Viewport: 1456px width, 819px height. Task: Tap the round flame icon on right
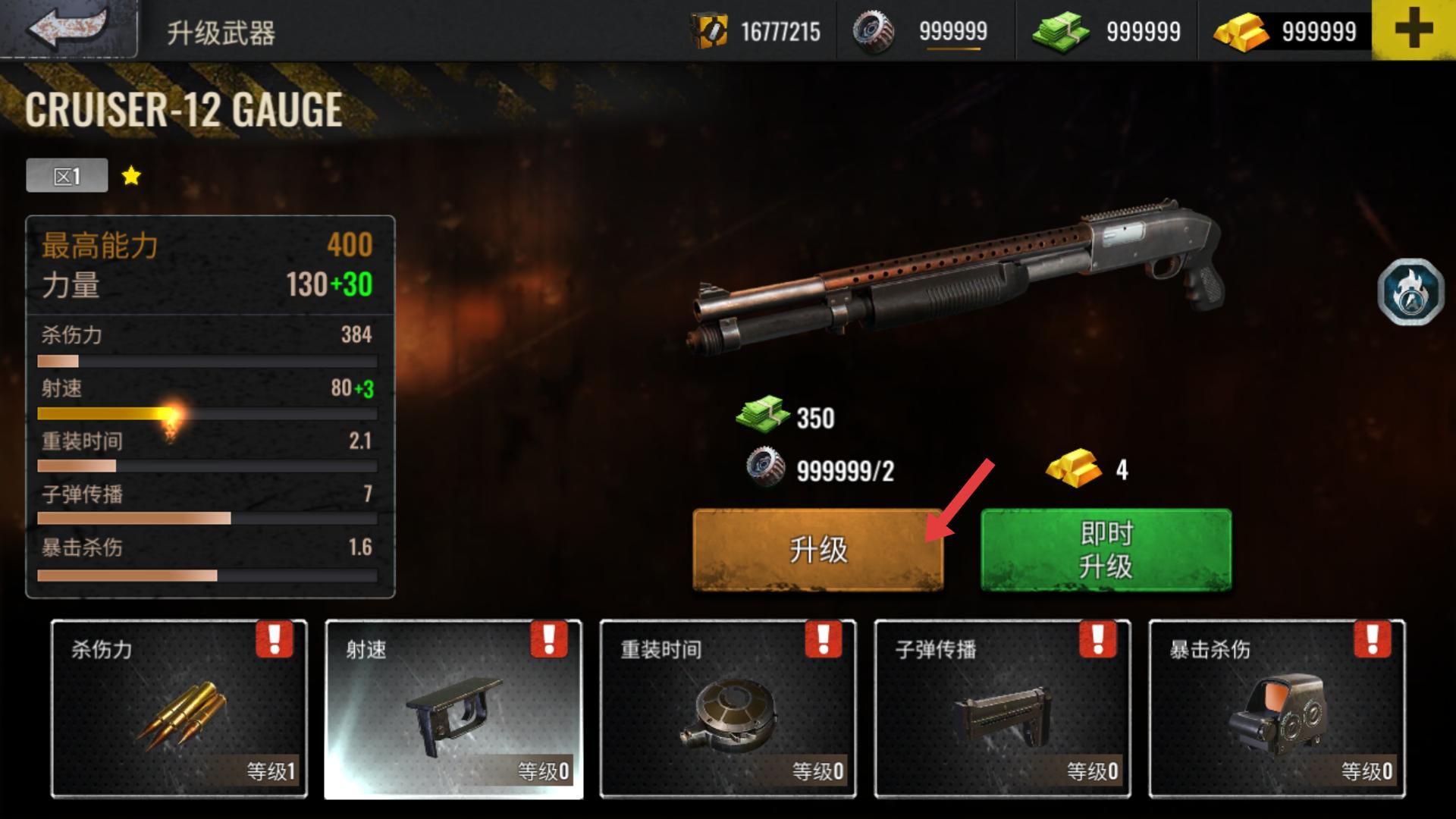click(1410, 292)
